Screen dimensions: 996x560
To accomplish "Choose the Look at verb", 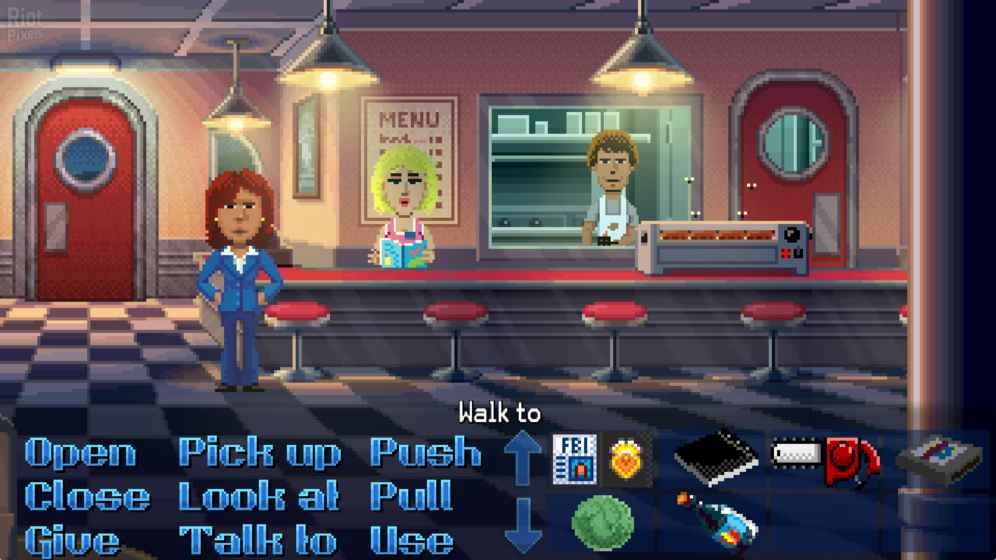I will pyautogui.click(x=258, y=497).
